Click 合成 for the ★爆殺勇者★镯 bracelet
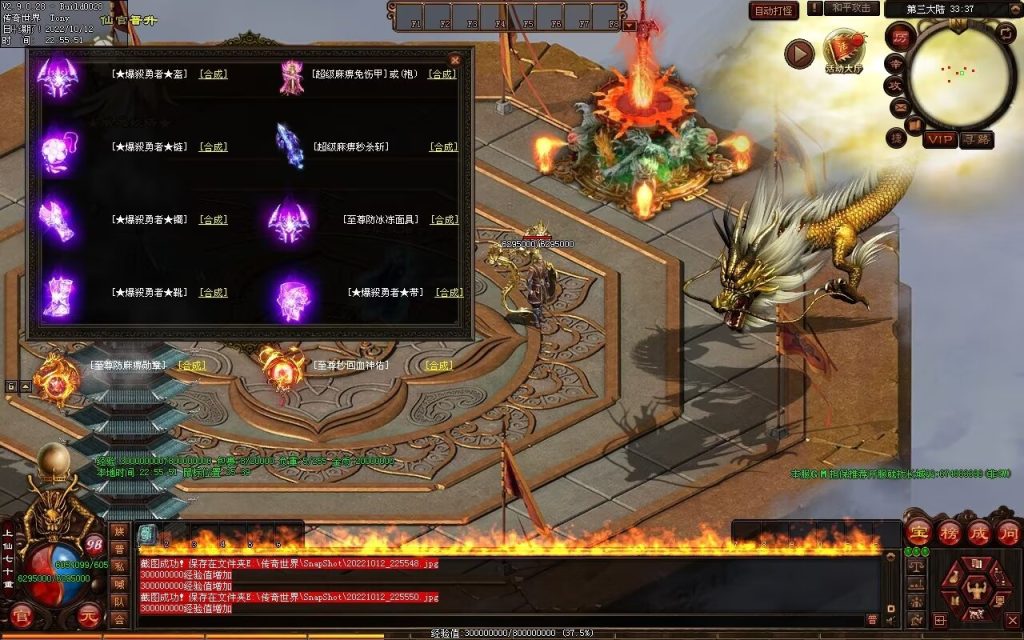 pos(213,220)
